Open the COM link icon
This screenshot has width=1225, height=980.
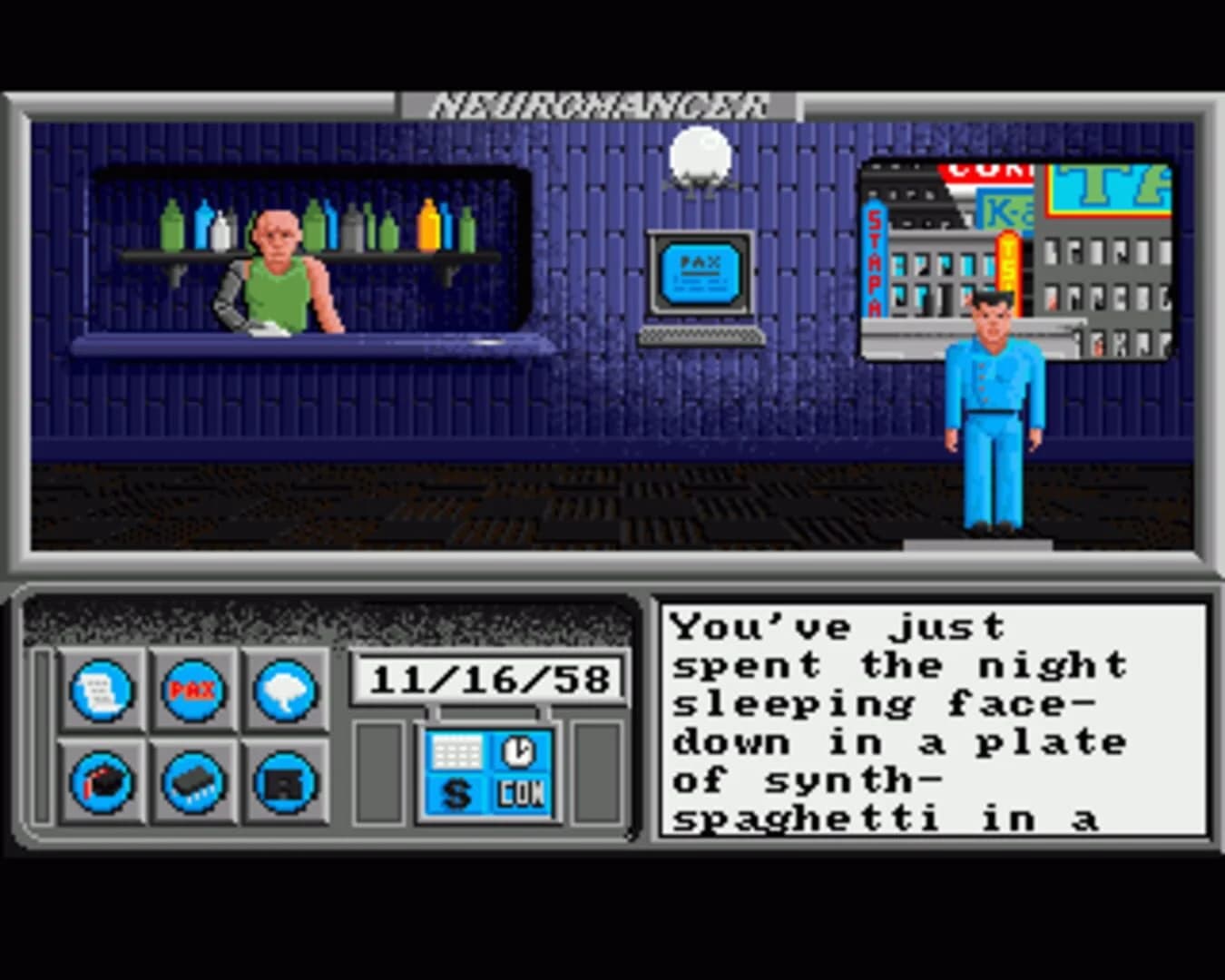520,792
